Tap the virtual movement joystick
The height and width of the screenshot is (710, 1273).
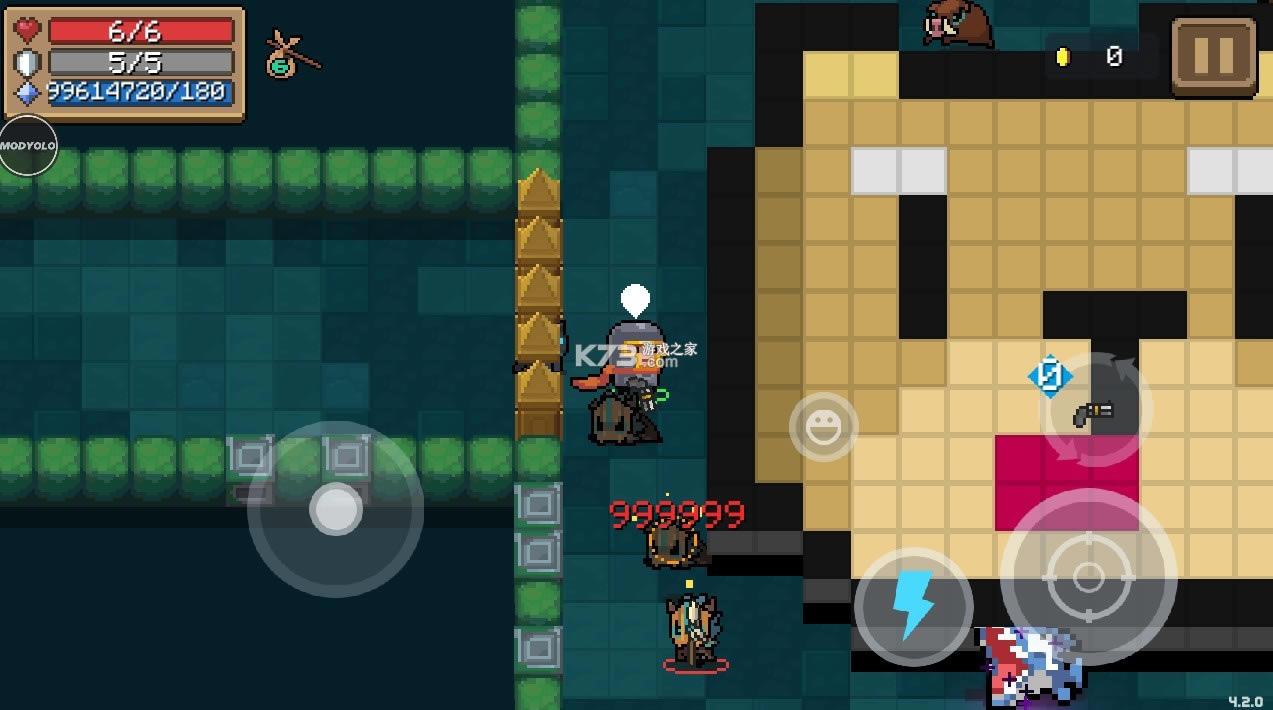tap(336, 509)
